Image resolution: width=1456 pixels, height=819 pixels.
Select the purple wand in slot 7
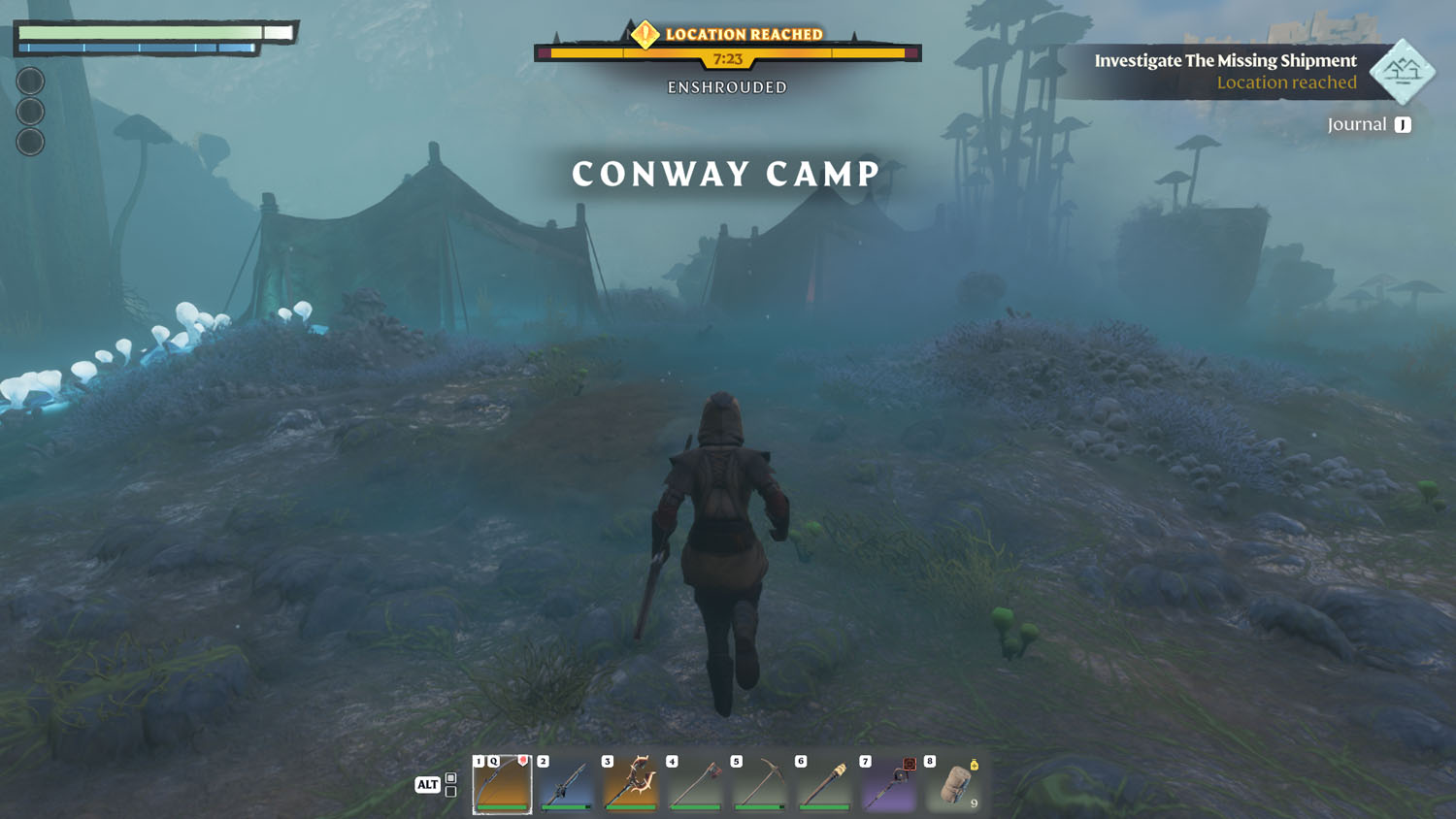pyautogui.click(x=889, y=784)
